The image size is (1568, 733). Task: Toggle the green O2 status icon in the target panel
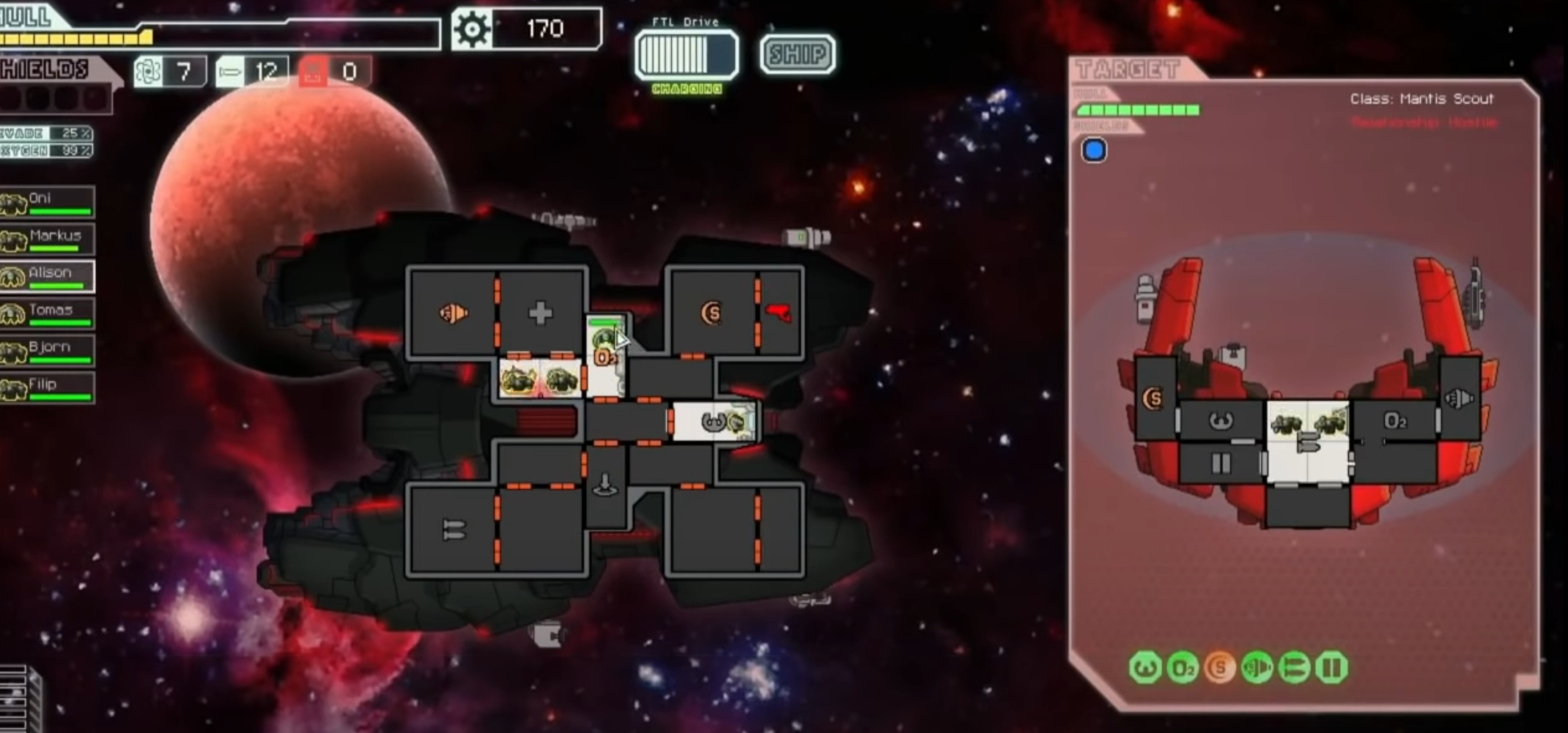[1183, 667]
